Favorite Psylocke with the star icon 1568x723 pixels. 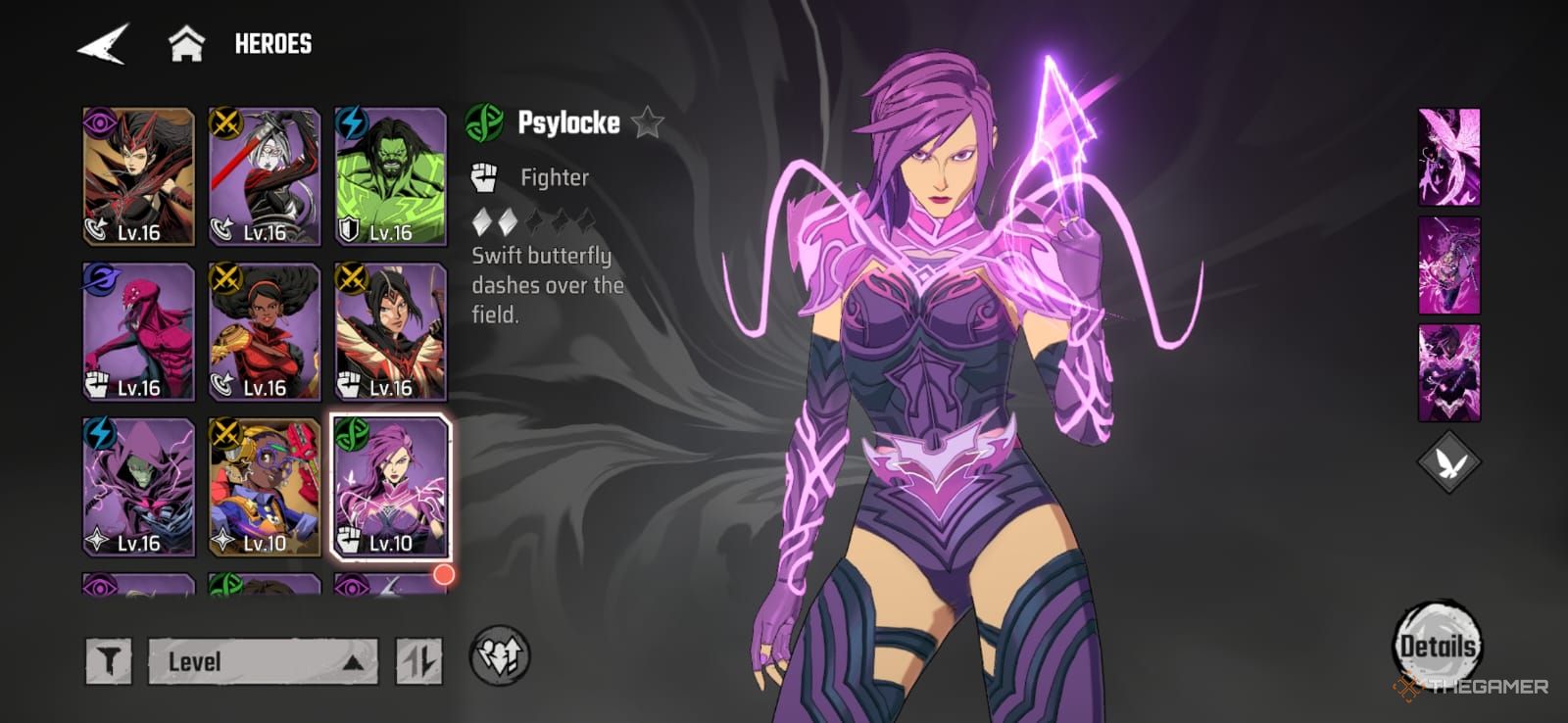[x=648, y=123]
